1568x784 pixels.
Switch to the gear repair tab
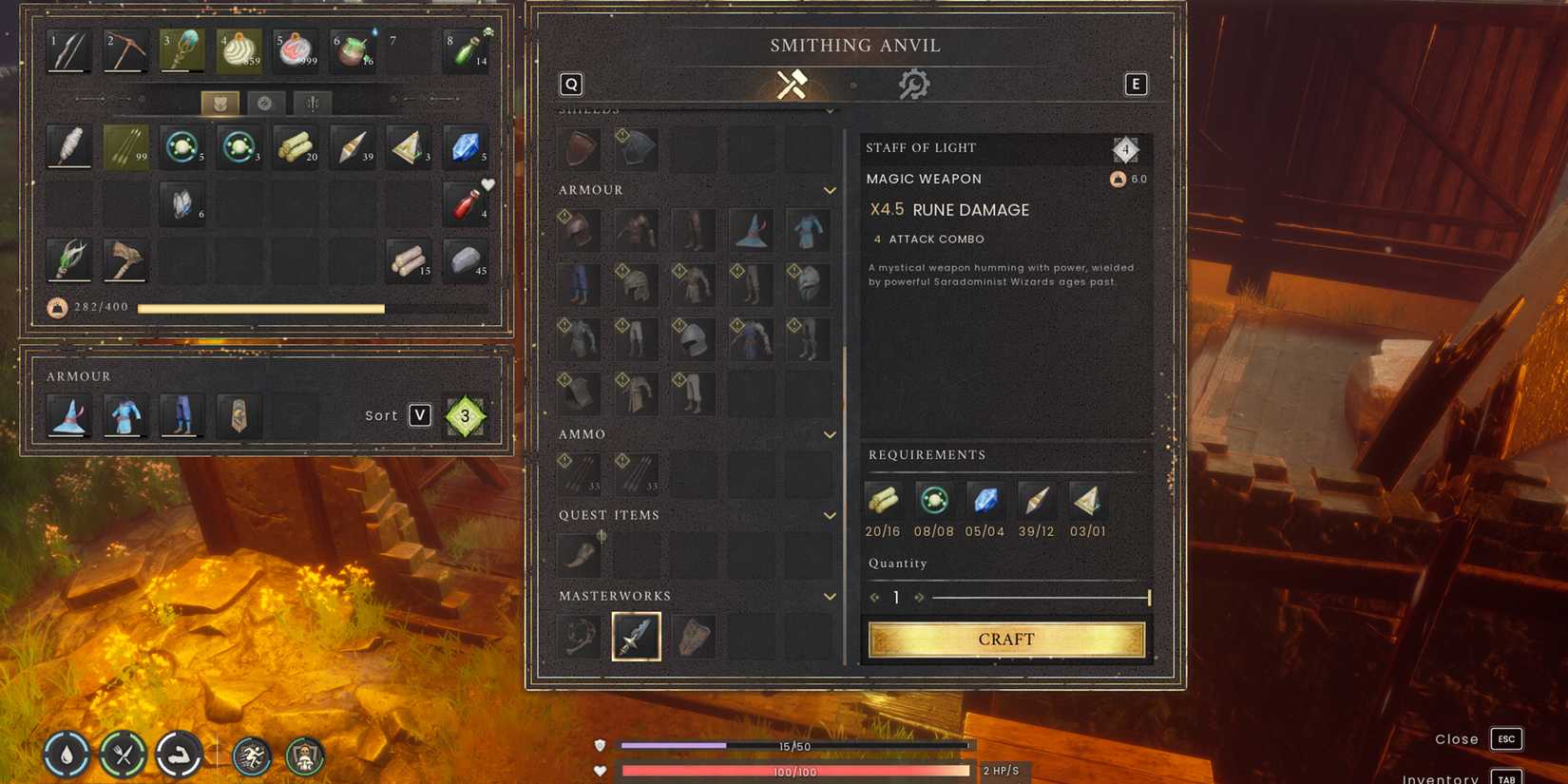point(914,84)
